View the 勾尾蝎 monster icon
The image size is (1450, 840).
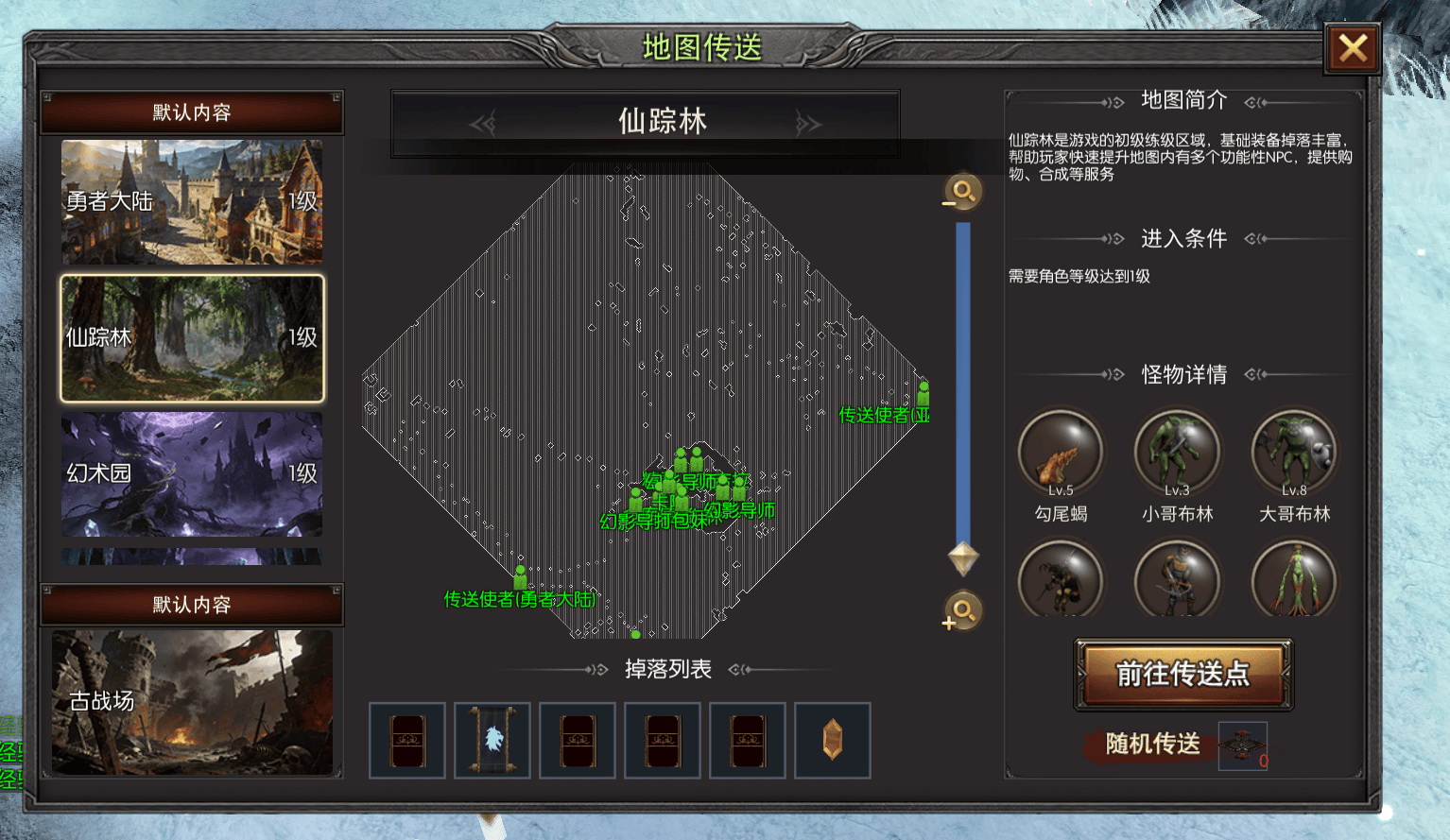point(1061,453)
